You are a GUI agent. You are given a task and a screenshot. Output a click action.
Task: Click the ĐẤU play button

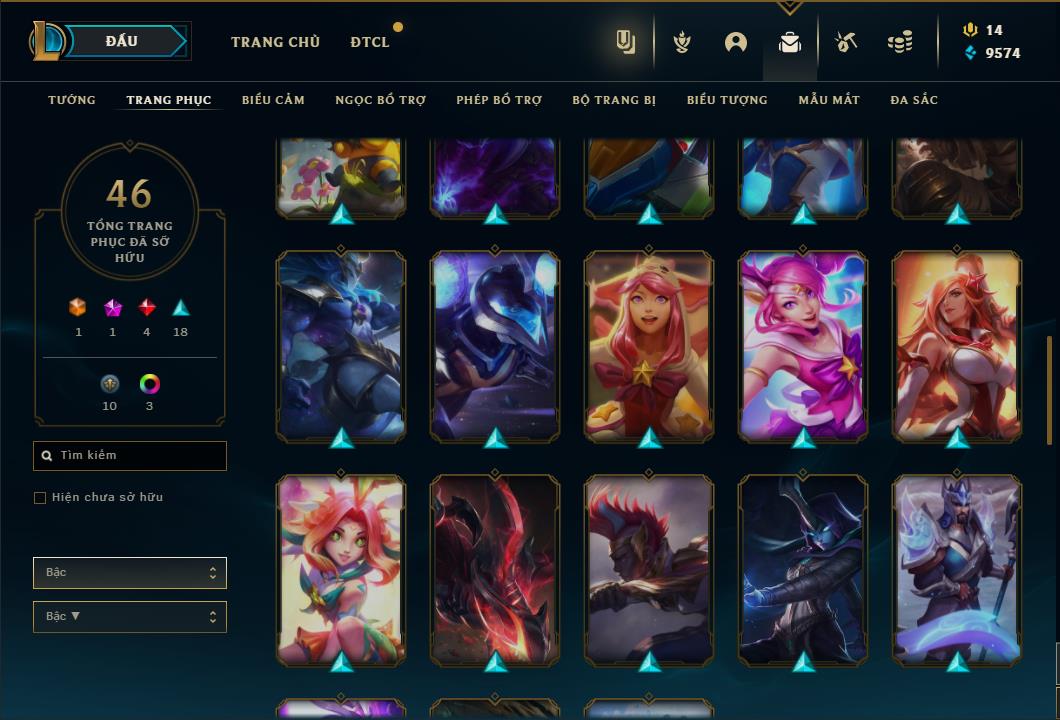(x=122, y=41)
